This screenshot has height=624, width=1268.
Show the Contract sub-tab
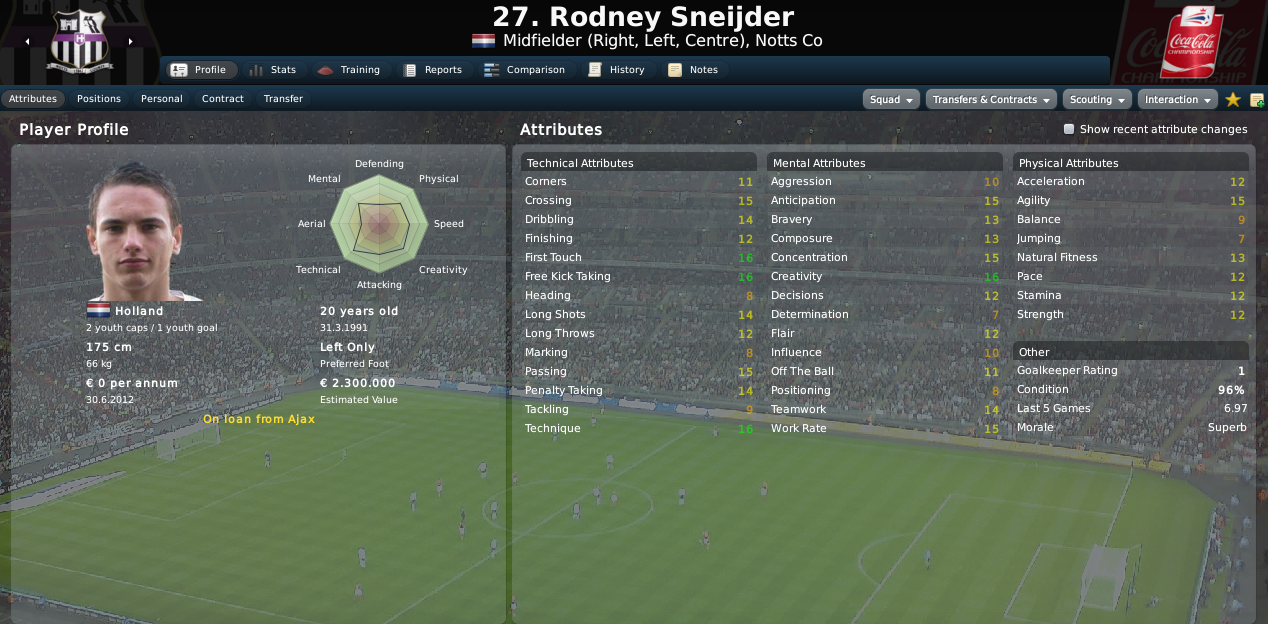click(223, 99)
